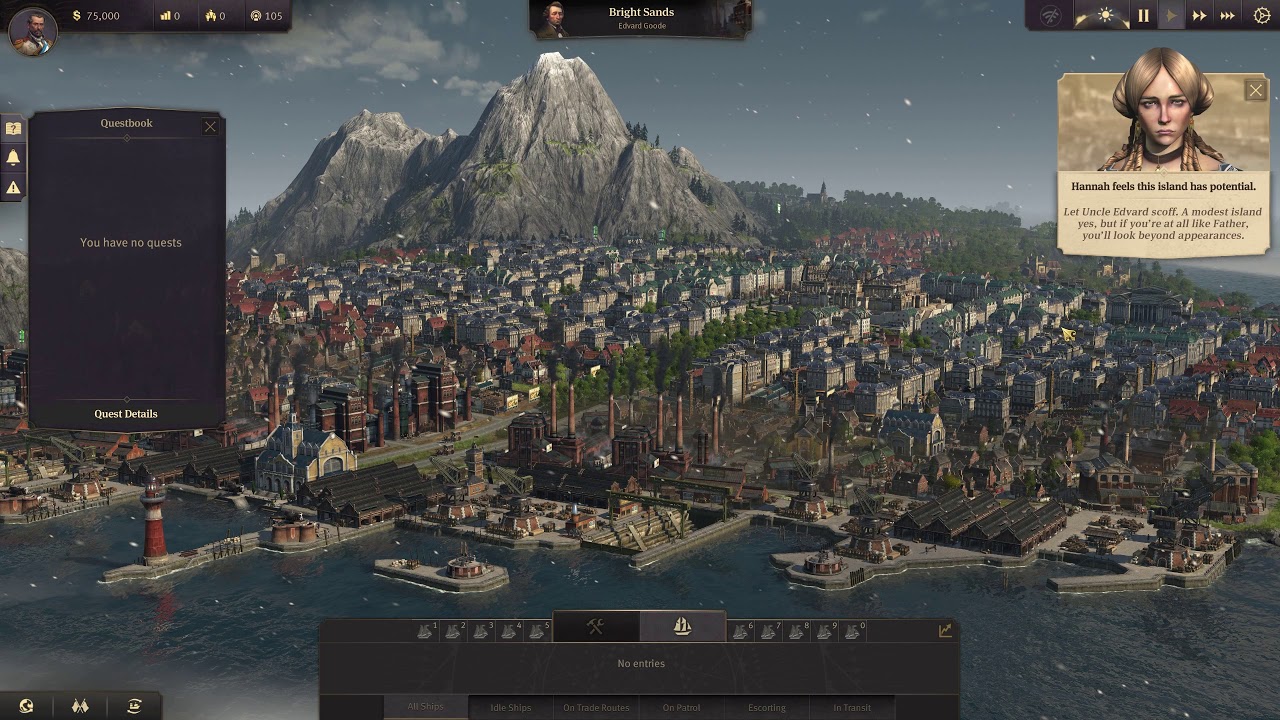The width and height of the screenshot is (1280, 720).
Task: Set game speed to normal play
Action: 1171,16
